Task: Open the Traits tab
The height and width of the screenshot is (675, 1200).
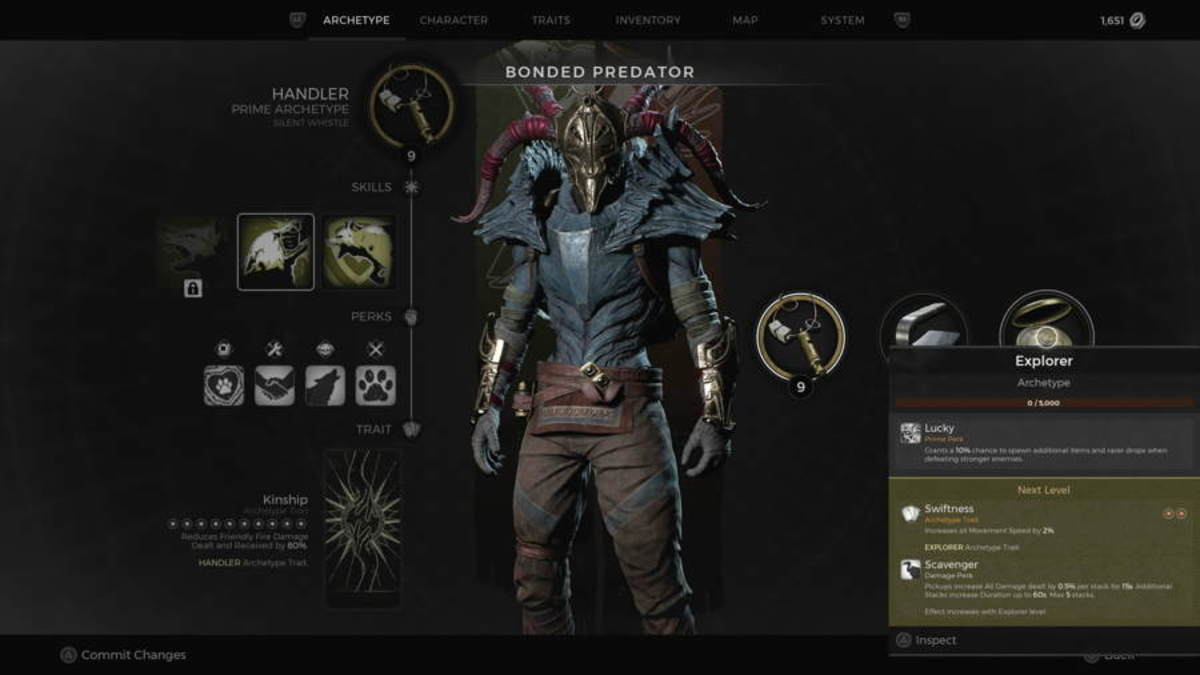Action: [x=551, y=20]
